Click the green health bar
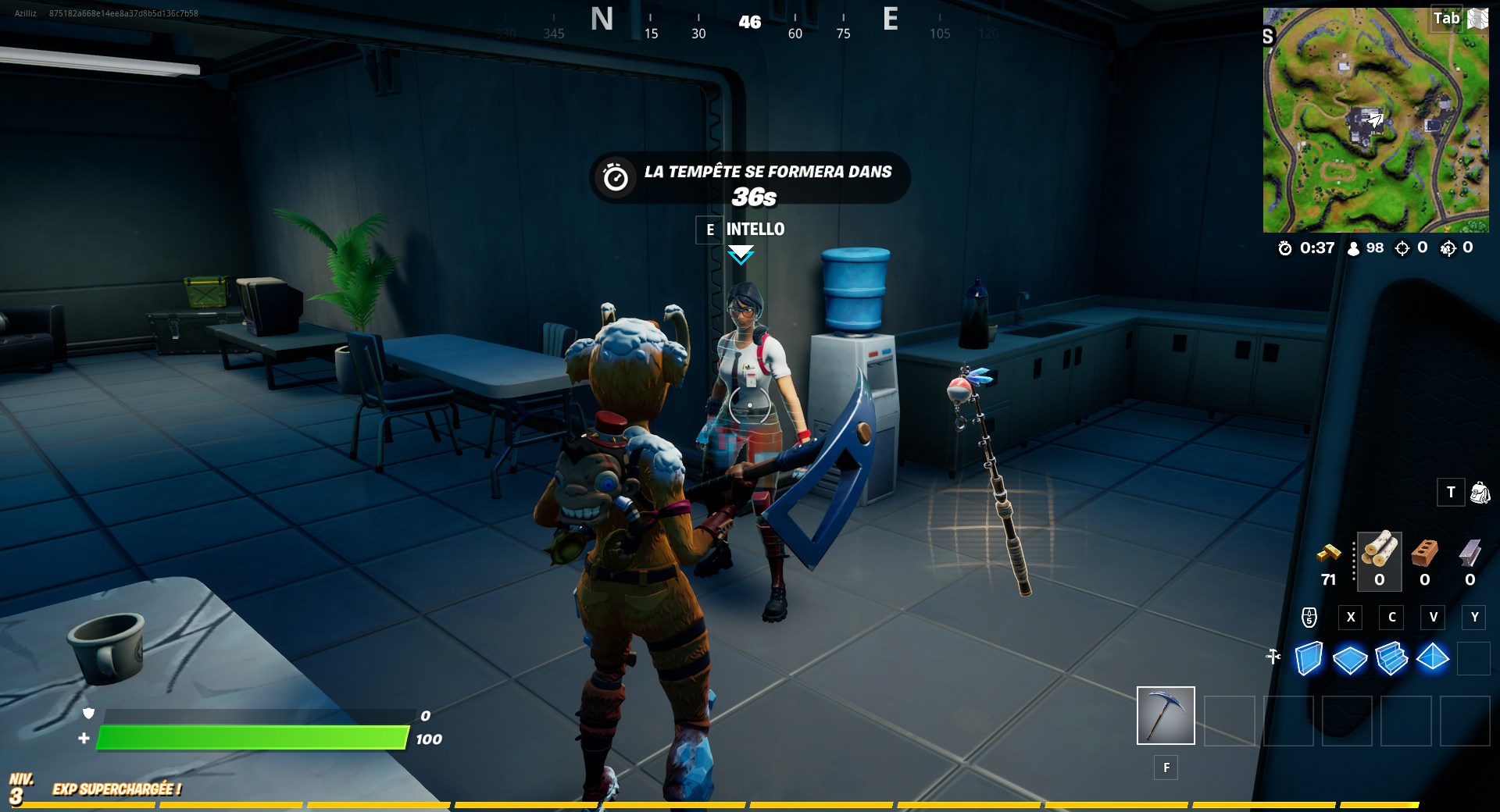1500x812 pixels. coord(250,737)
